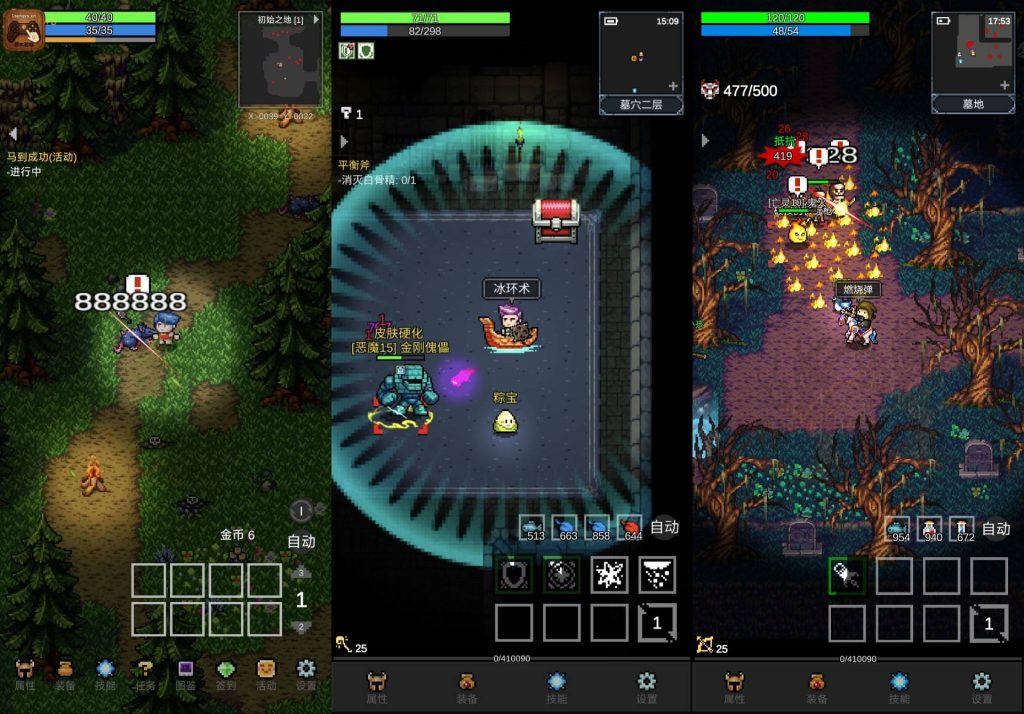The image size is (1024, 714).
Task: Activate the green-bordered comet skill
Action: (x=847, y=575)
